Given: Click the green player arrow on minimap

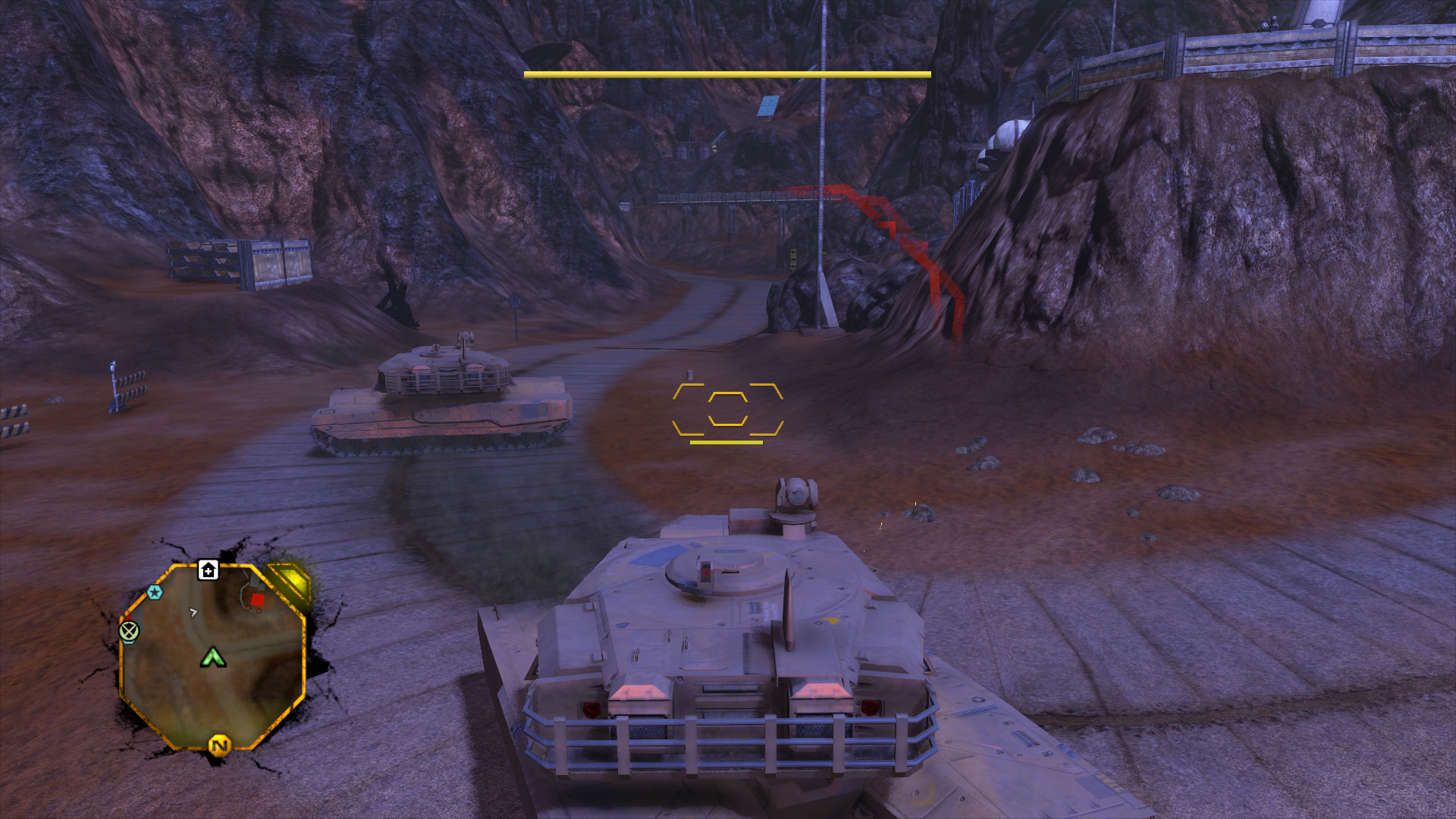Looking at the screenshot, I should [x=213, y=657].
